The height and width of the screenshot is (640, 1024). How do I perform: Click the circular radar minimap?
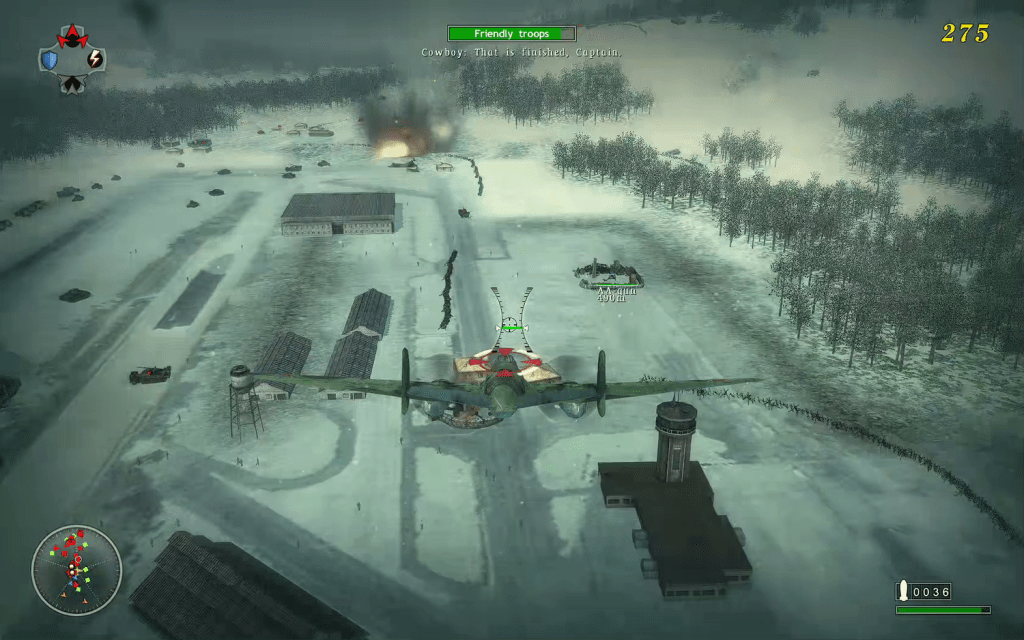click(x=76, y=570)
